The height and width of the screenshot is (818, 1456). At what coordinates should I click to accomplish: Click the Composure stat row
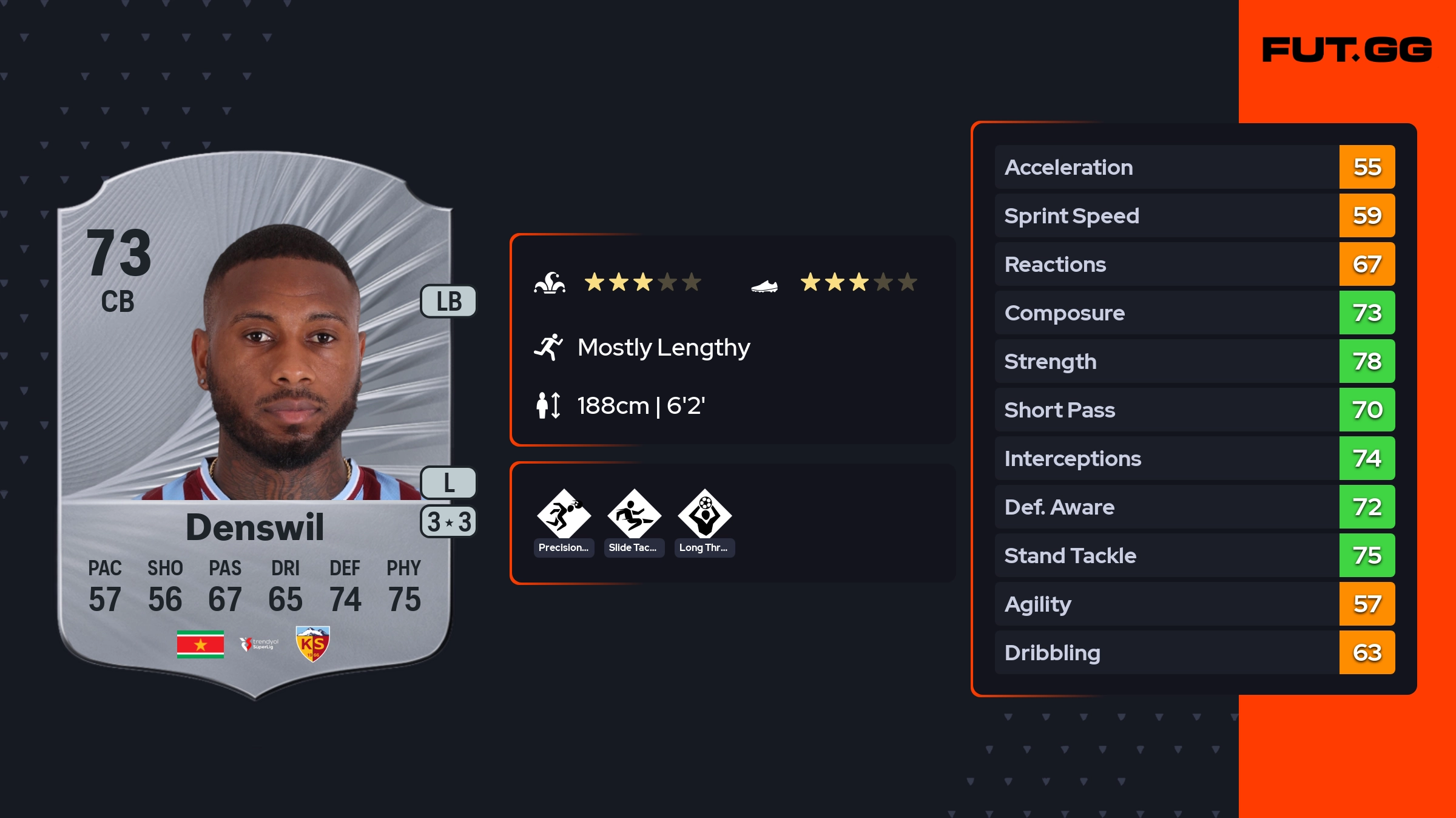(1194, 313)
